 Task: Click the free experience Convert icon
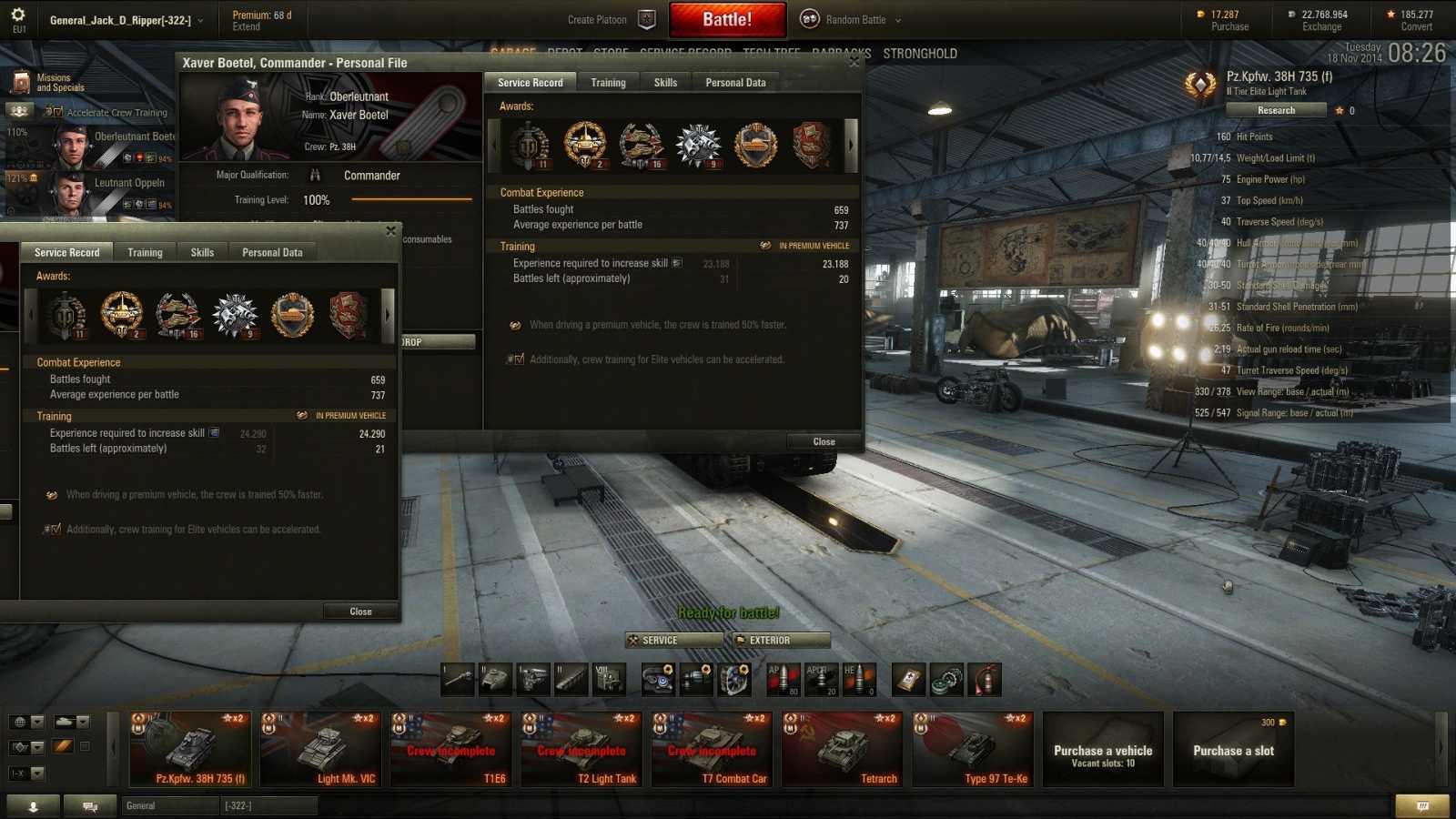tap(1389, 15)
